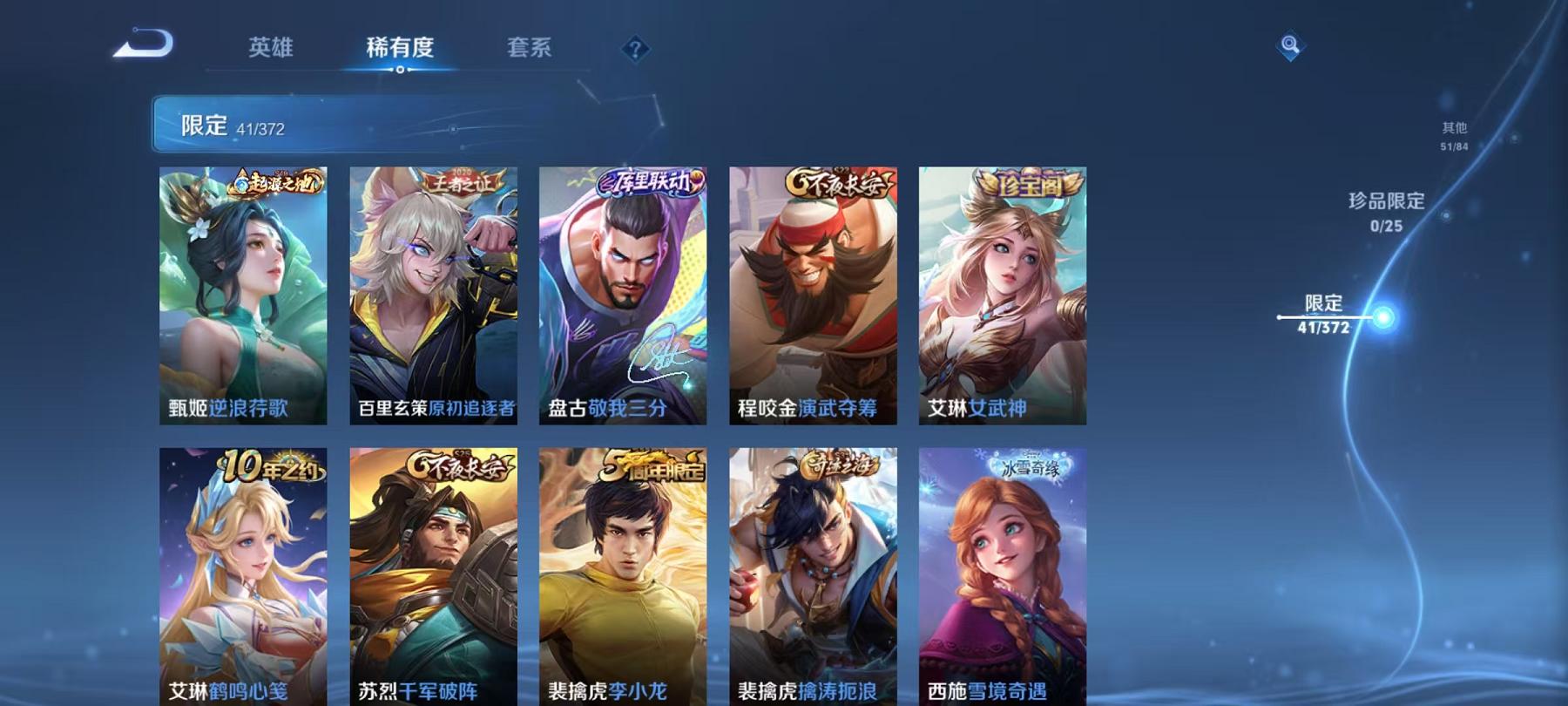Reselect the 稀有度 tab
This screenshot has height=706, width=1568.
pyautogui.click(x=400, y=49)
